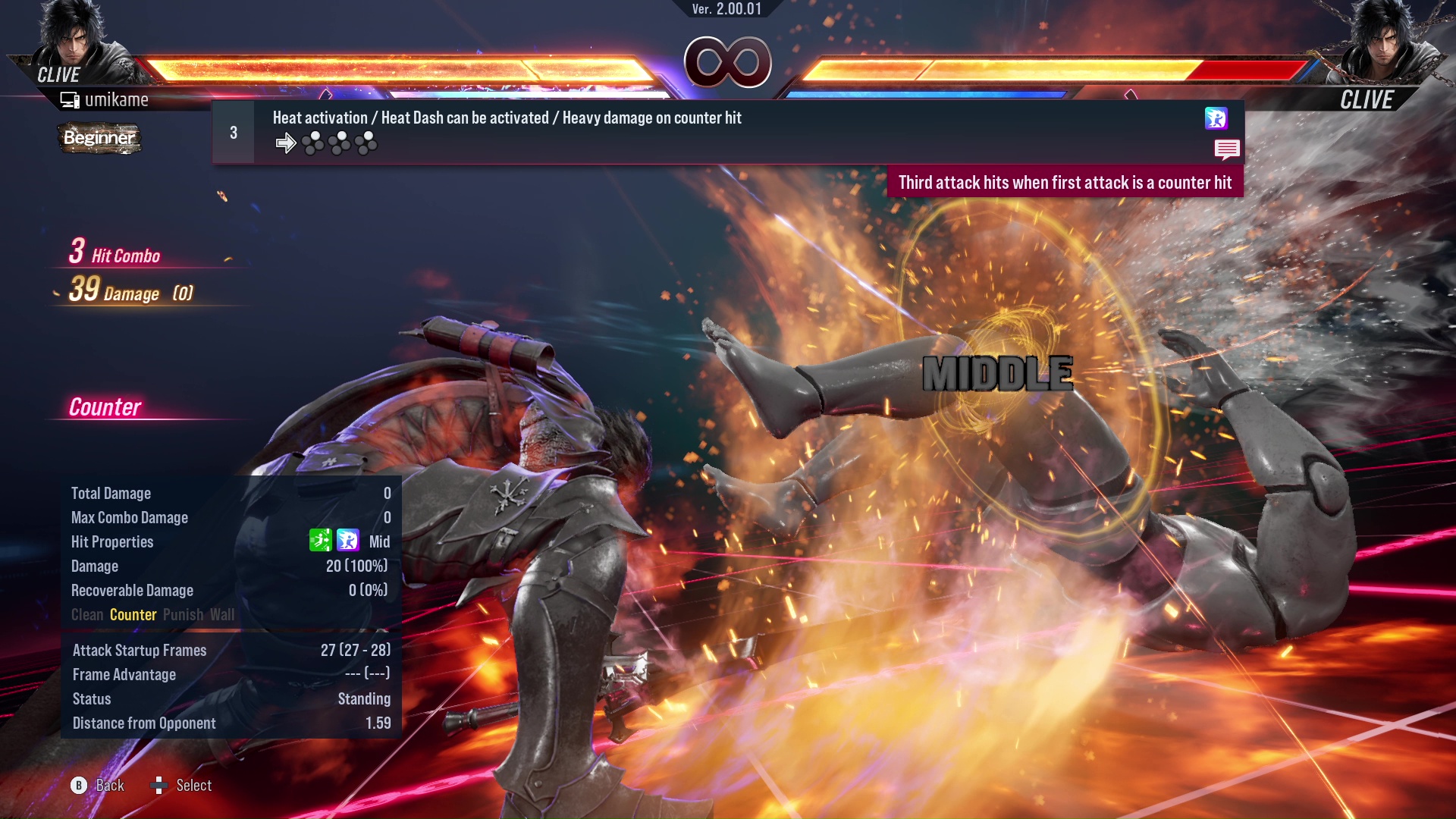Image resolution: width=1456 pixels, height=819 pixels.
Task: Click the forward arrow input notation icon
Action: (x=287, y=141)
